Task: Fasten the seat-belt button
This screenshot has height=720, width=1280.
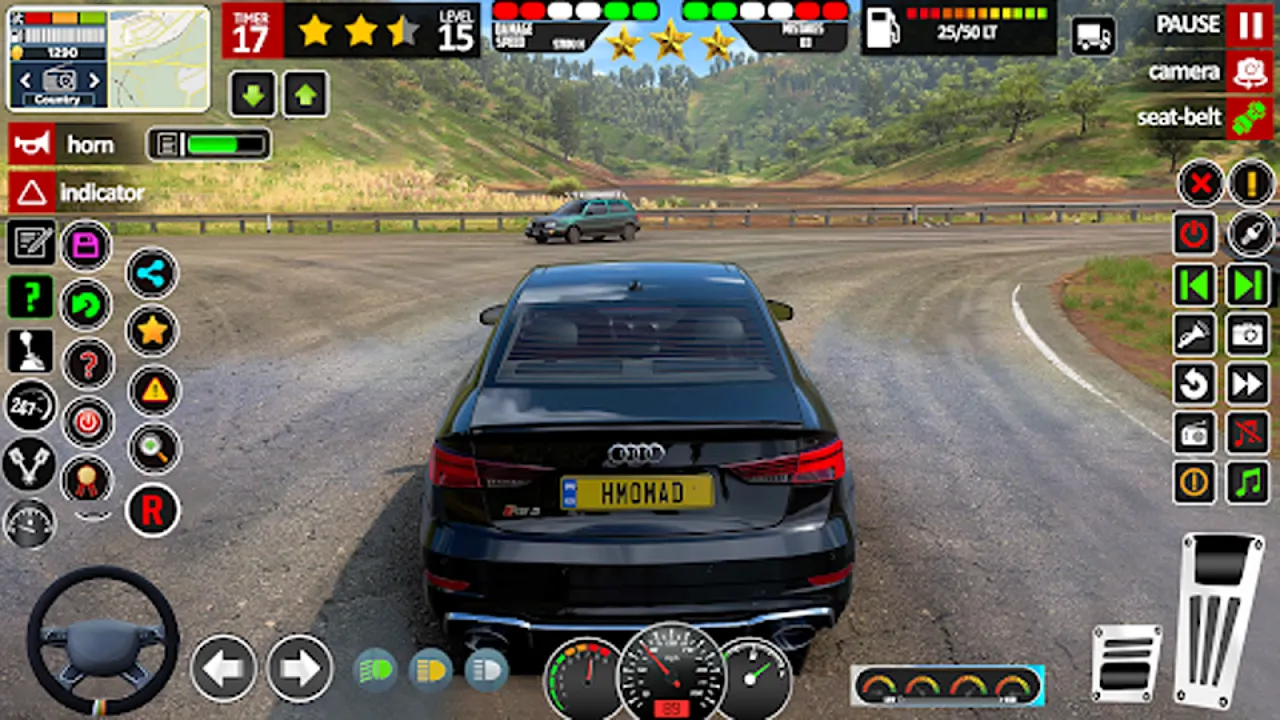Action: tap(1249, 118)
